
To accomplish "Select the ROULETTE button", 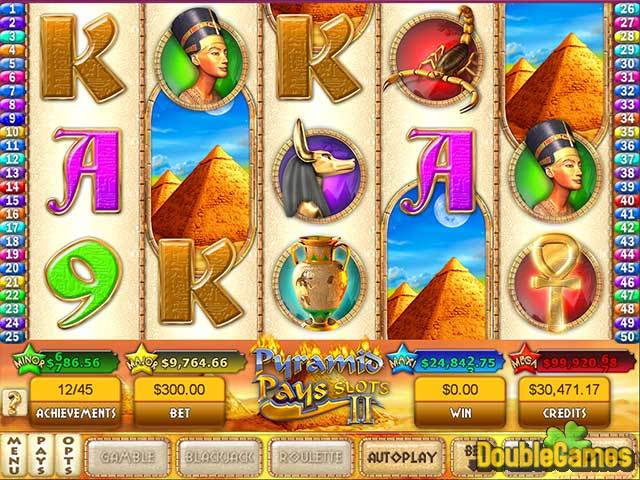I will point(310,455).
